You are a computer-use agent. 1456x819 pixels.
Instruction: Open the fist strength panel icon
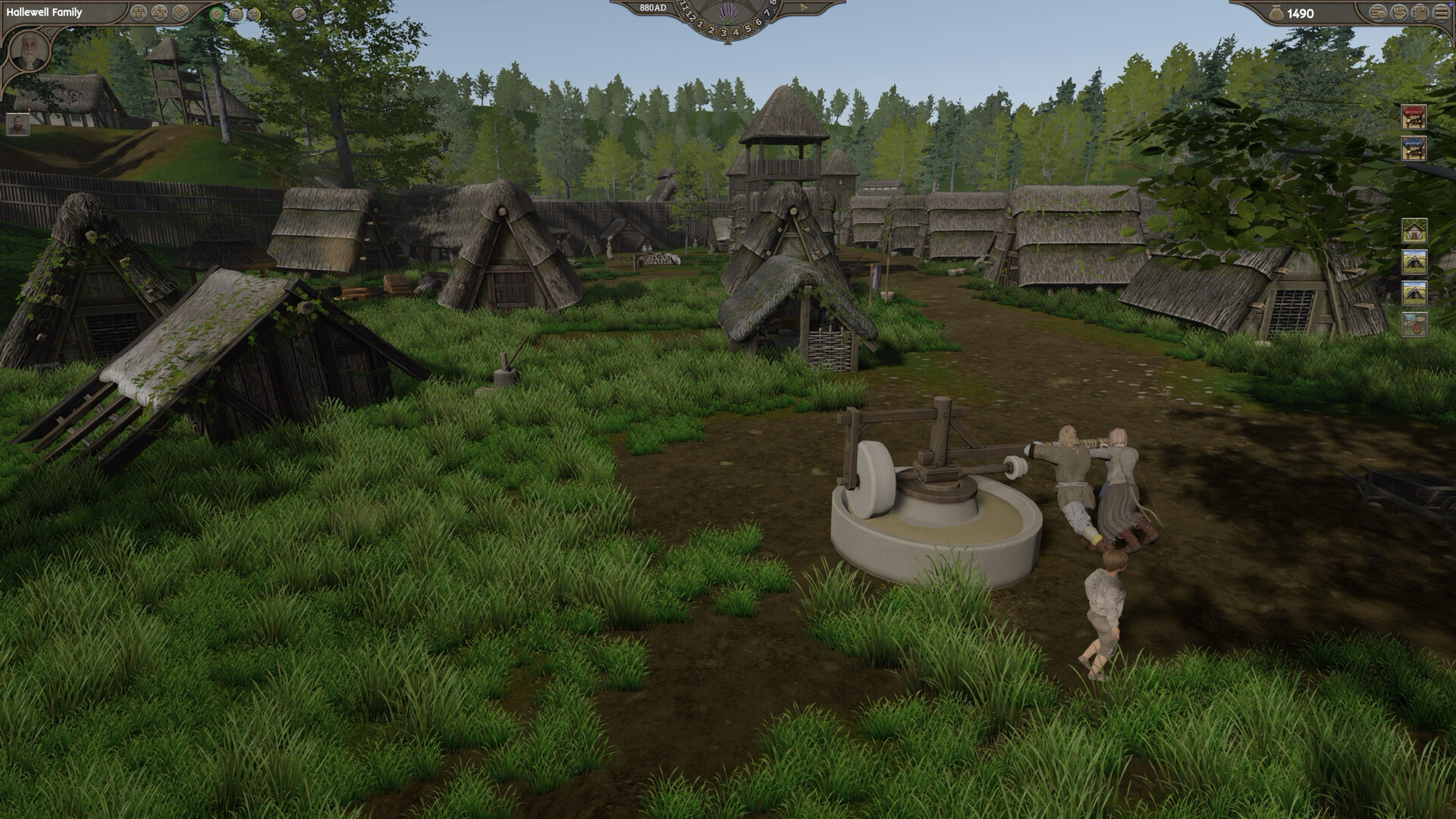1399,13
